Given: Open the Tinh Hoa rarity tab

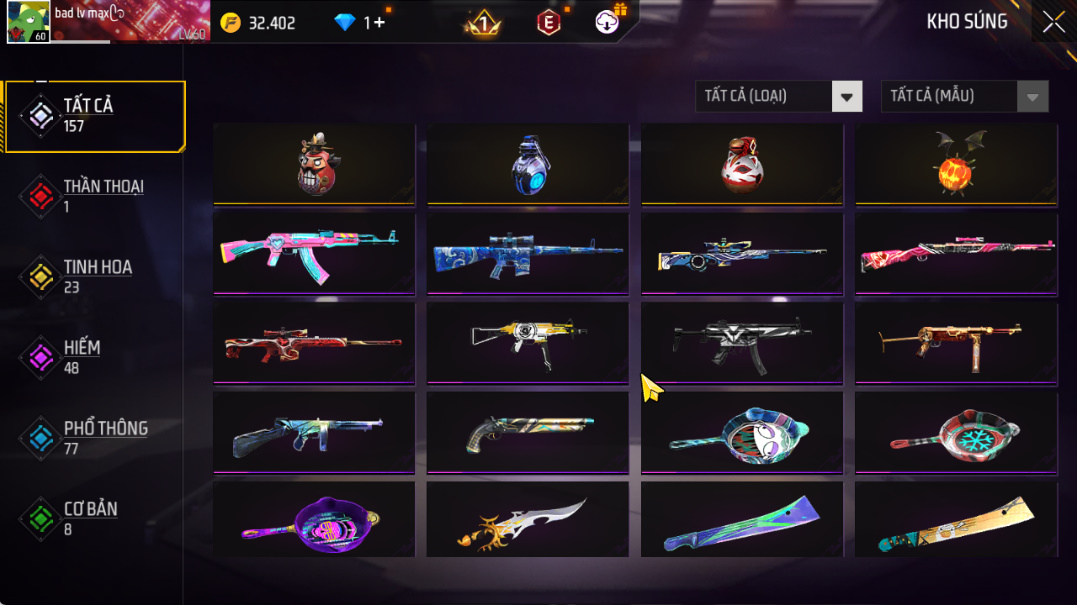Looking at the screenshot, I should [x=95, y=277].
